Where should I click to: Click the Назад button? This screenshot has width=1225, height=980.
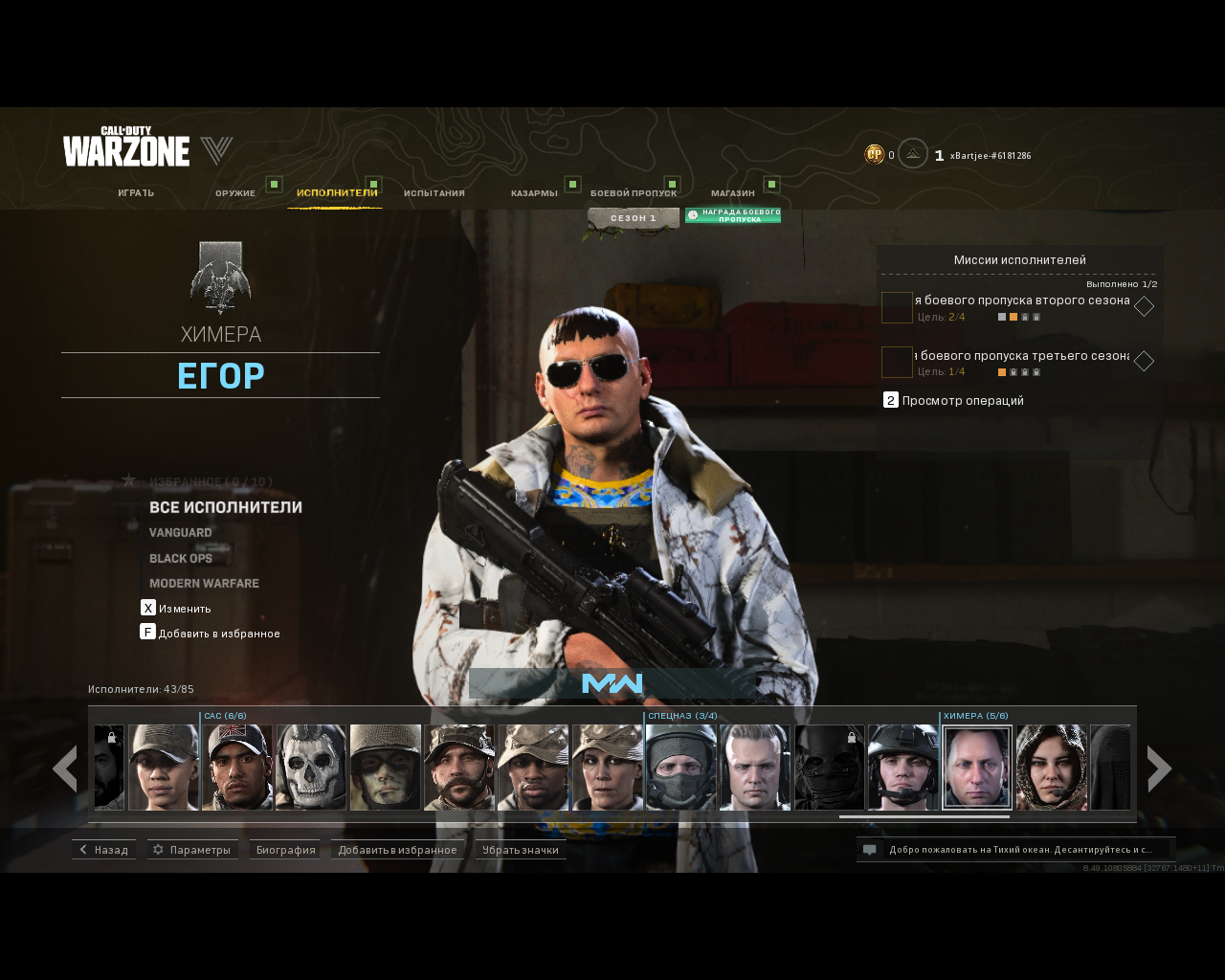coord(104,850)
